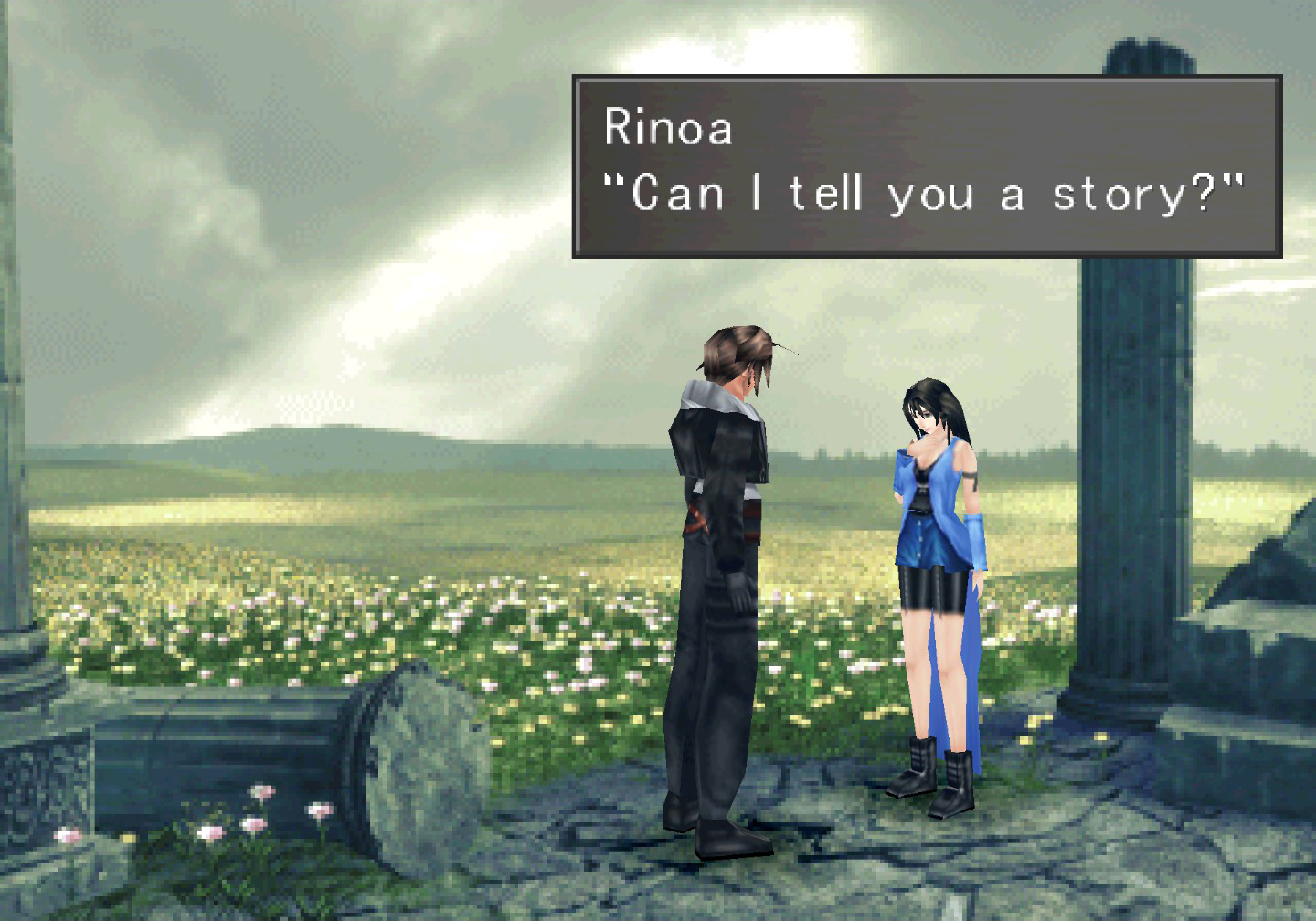The height and width of the screenshot is (921, 1316).
Task: Advance Rinoa's "Can I tell you a story?" dialogue box
Action: click(926, 166)
